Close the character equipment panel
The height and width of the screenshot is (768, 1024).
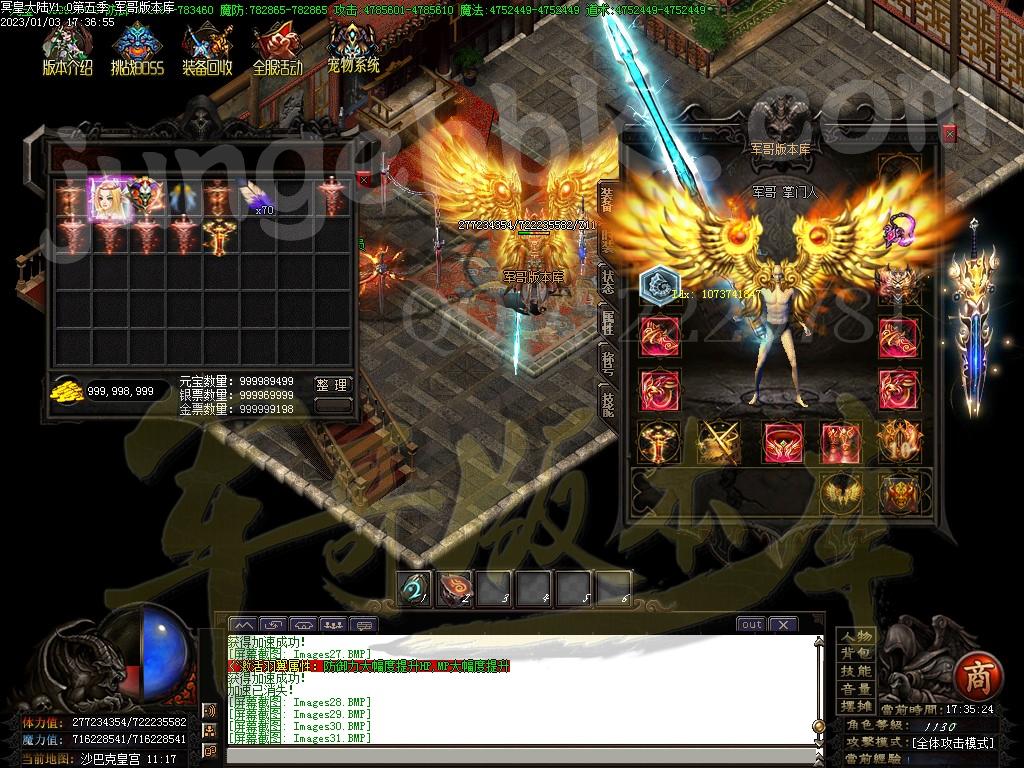(949, 133)
